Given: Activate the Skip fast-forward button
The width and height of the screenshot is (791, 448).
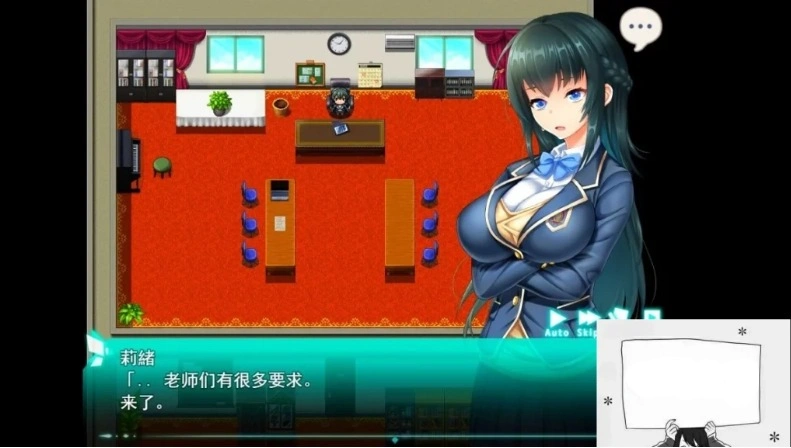Looking at the screenshot, I should coord(589,322).
